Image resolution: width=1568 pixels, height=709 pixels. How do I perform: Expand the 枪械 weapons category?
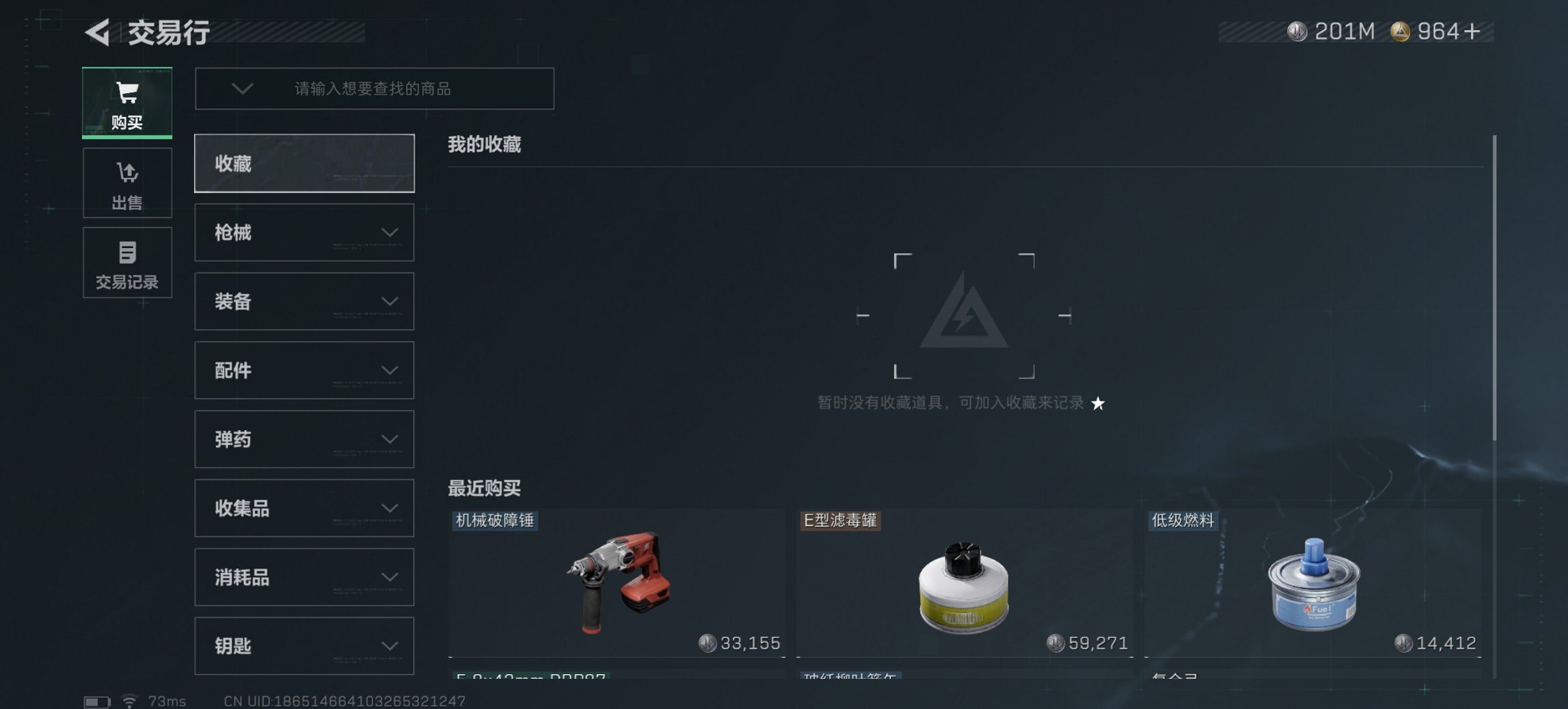303,232
